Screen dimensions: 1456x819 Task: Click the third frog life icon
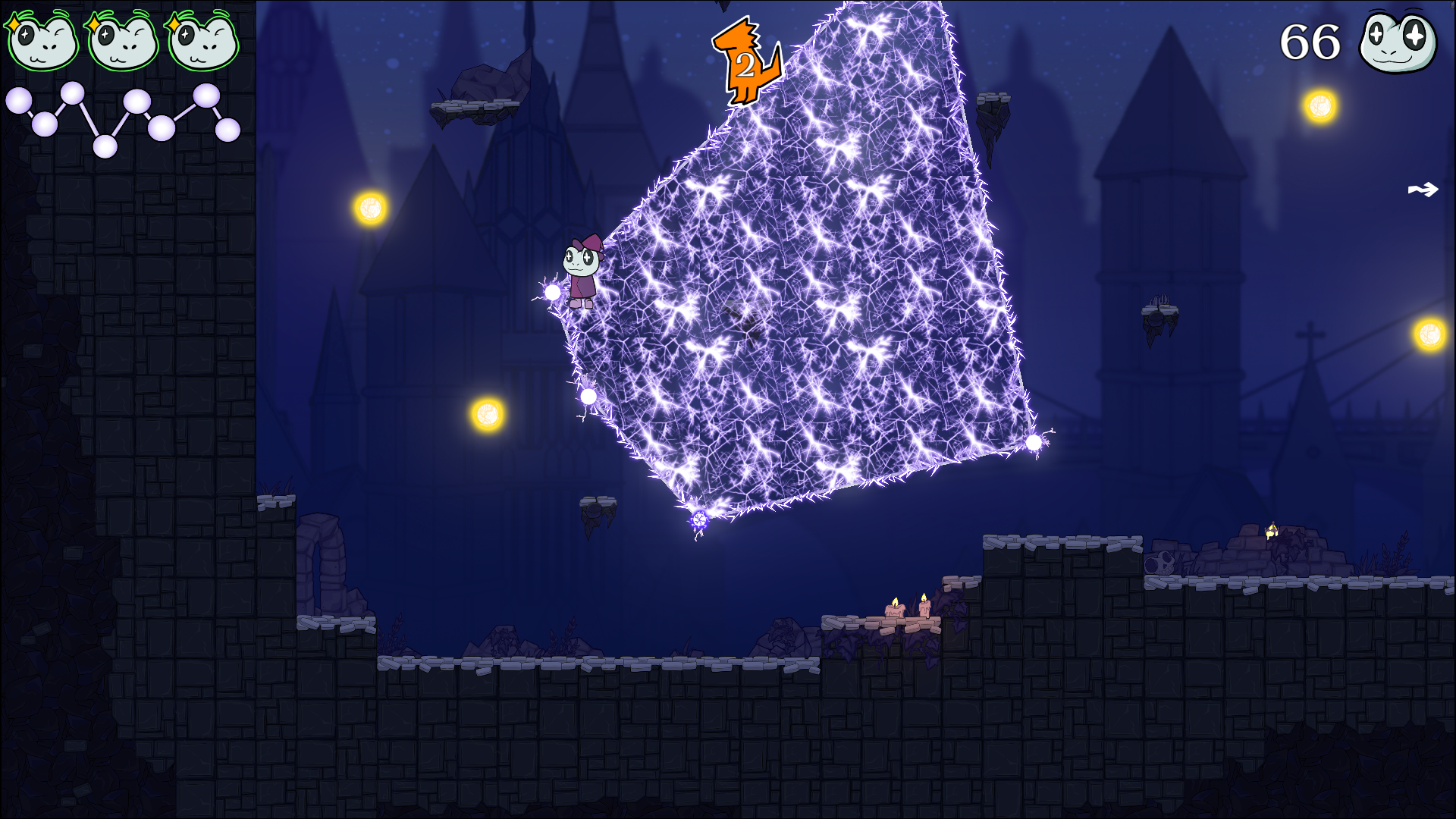pos(203,42)
